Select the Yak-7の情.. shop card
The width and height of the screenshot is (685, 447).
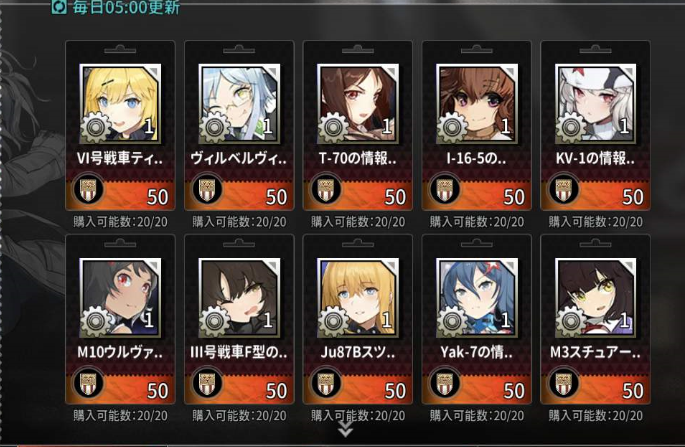(476, 318)
